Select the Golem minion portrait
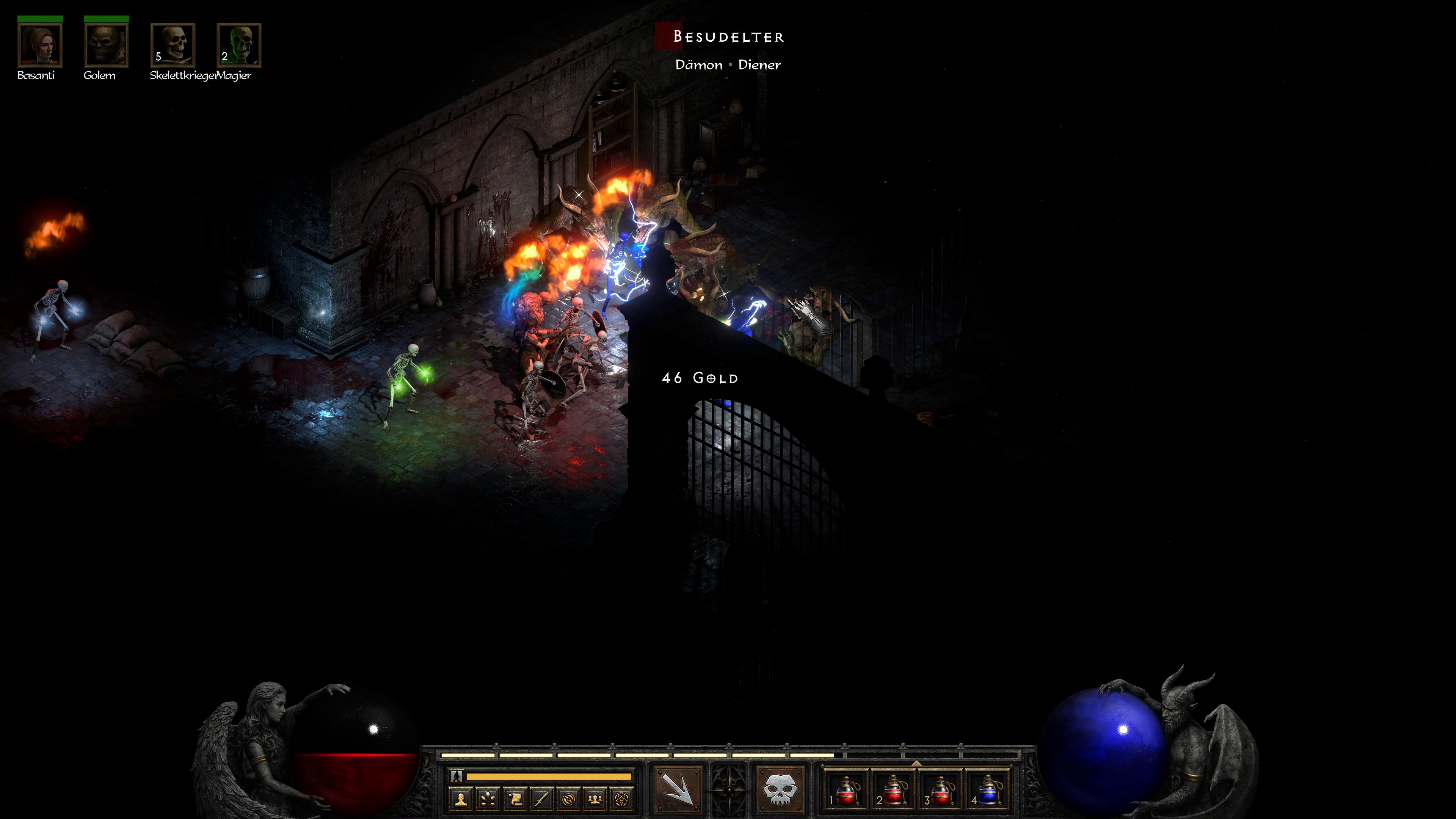 tap(106, 45)
